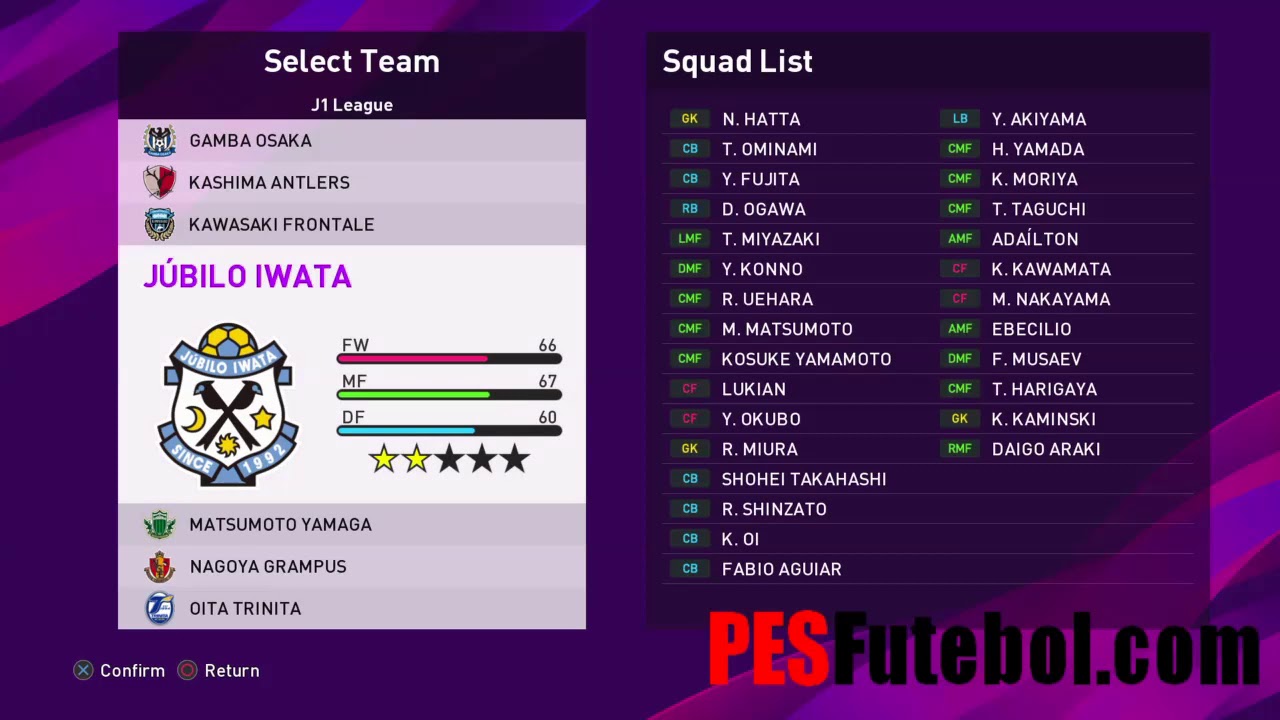
Task: Click the MF rating bar of 67
Action: pyautogui.click(x=448, y=395)
